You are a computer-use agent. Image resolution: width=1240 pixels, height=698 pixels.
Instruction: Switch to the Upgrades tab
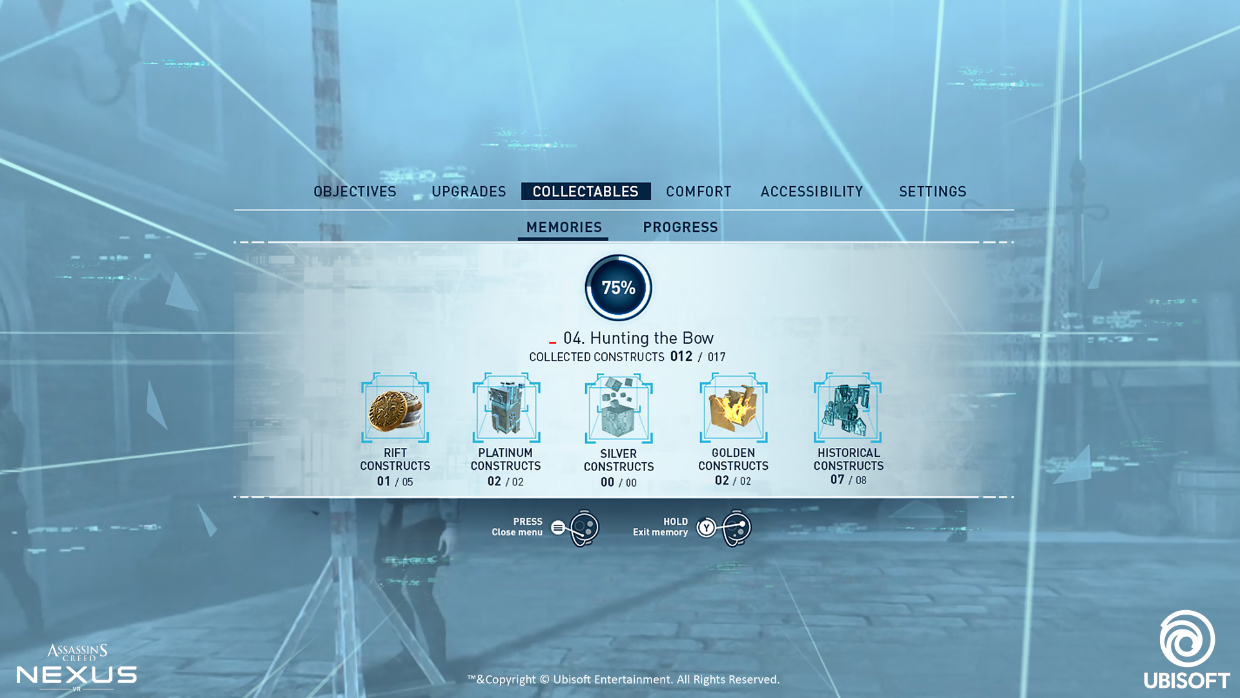pyautogui.click(x=469, y=192)
